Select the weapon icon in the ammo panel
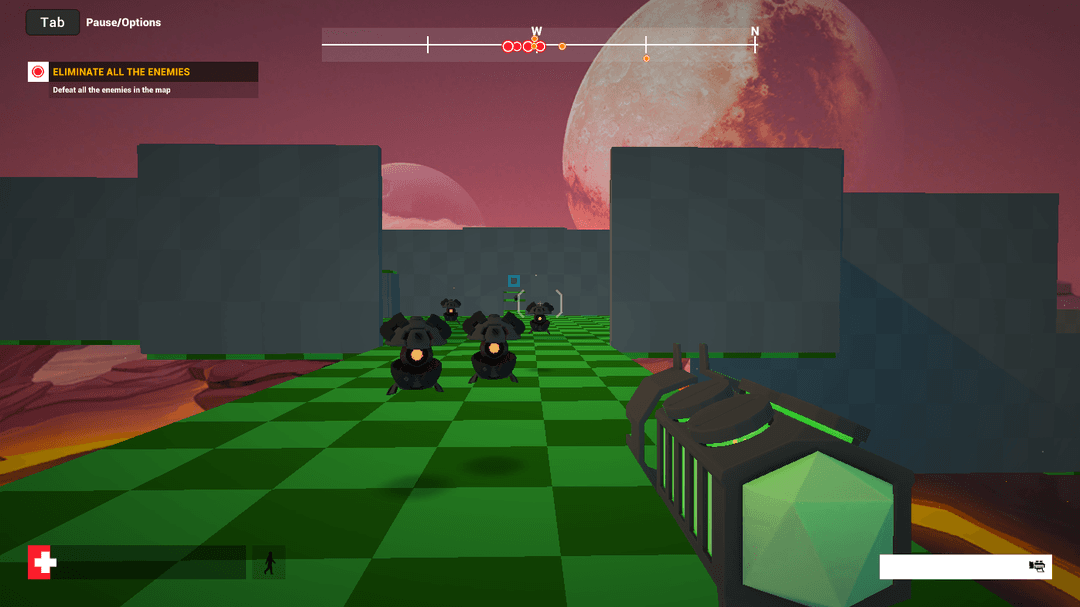Viewport: 1080px width, 607px height. click(1038, 567)
